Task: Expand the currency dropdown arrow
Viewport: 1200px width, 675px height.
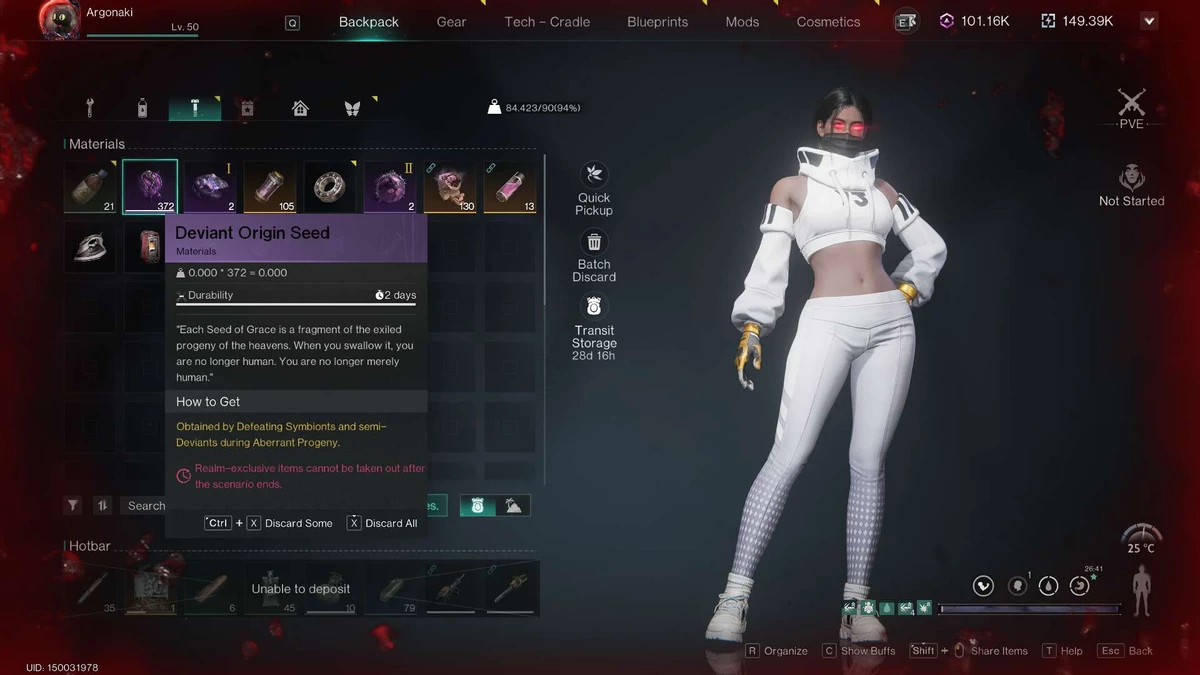Action: point(1149,21)
